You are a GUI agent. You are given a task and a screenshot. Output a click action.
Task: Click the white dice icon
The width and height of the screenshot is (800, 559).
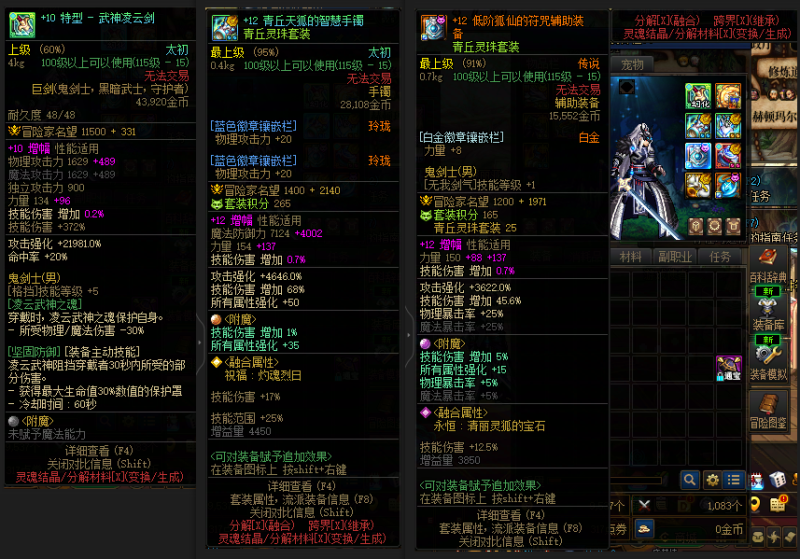pyautogui.click(x=776, y=480)
